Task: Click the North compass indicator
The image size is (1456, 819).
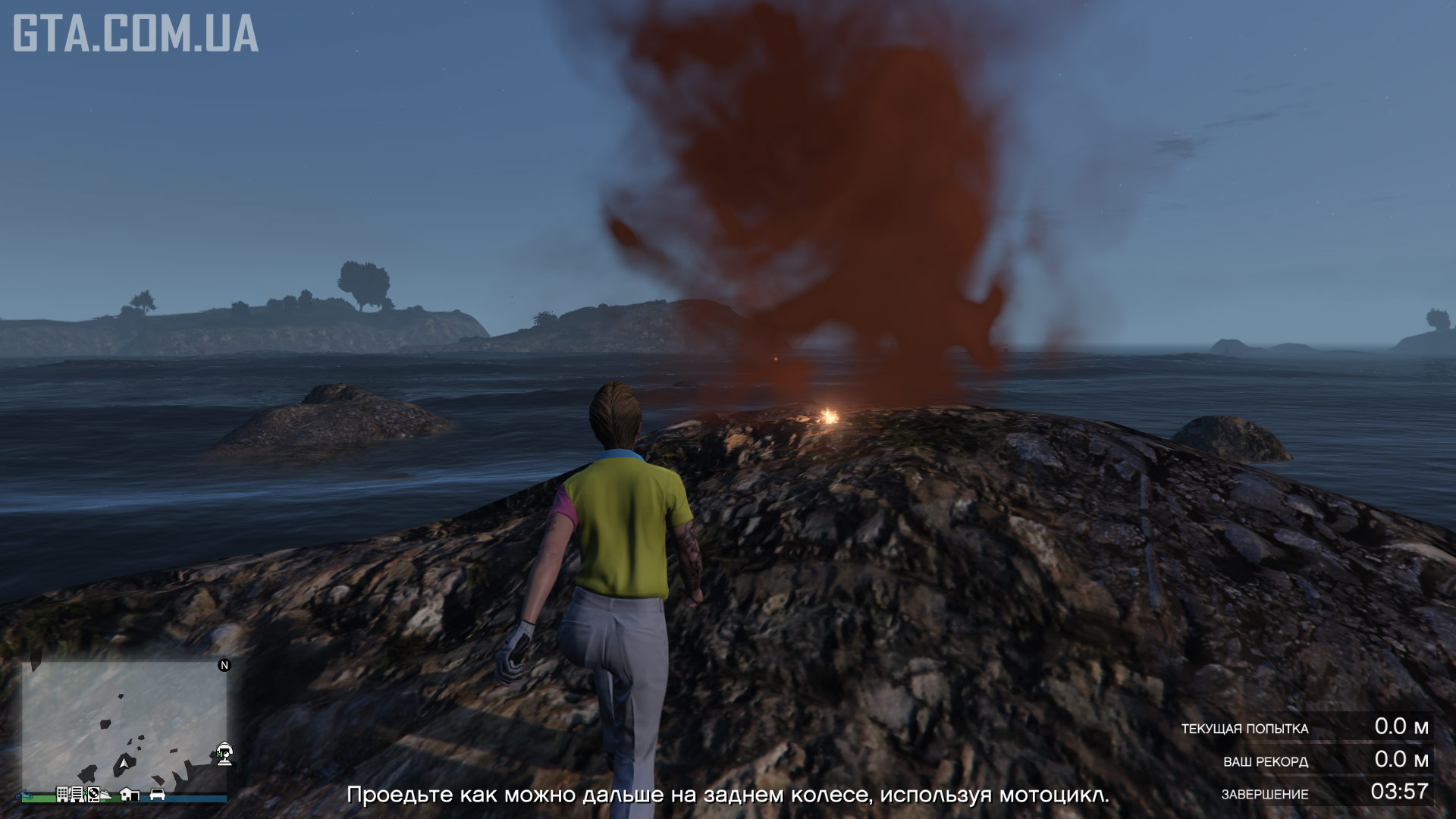Action: tap(224, 665)
